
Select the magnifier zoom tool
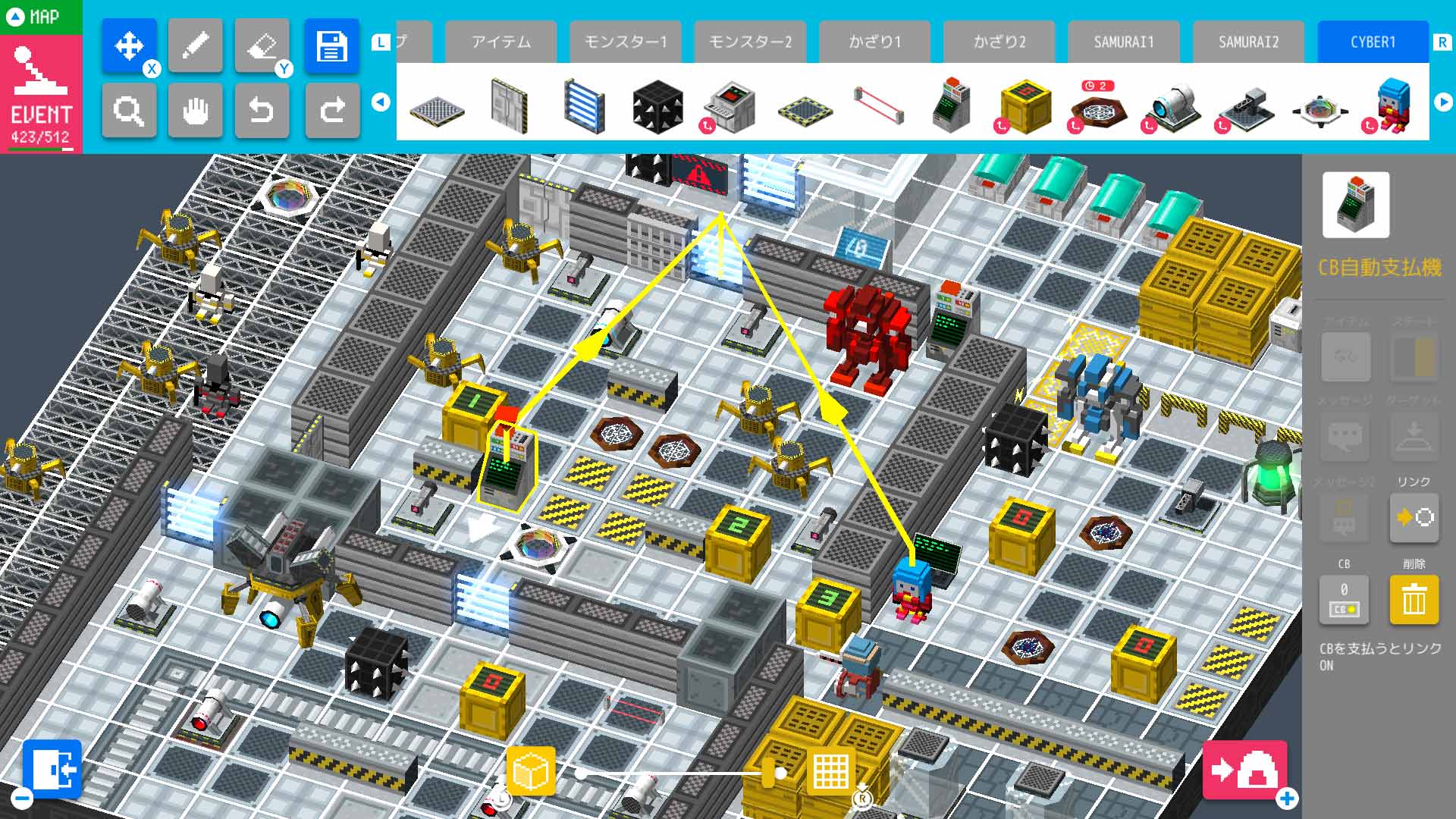click(129, 111)
